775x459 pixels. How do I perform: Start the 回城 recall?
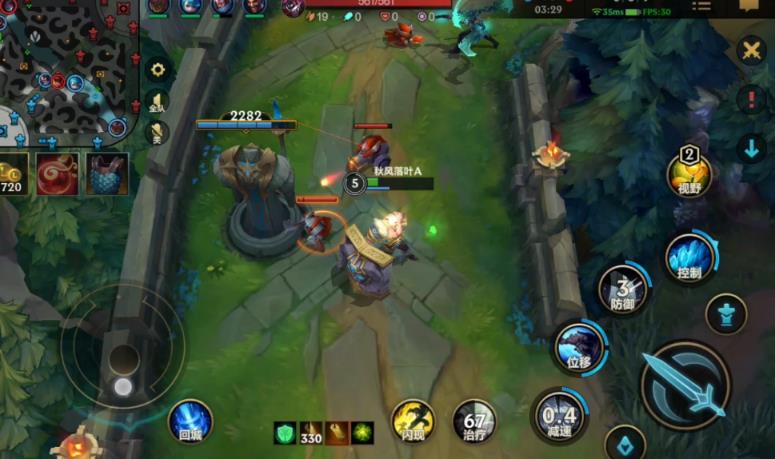[190, 421]
